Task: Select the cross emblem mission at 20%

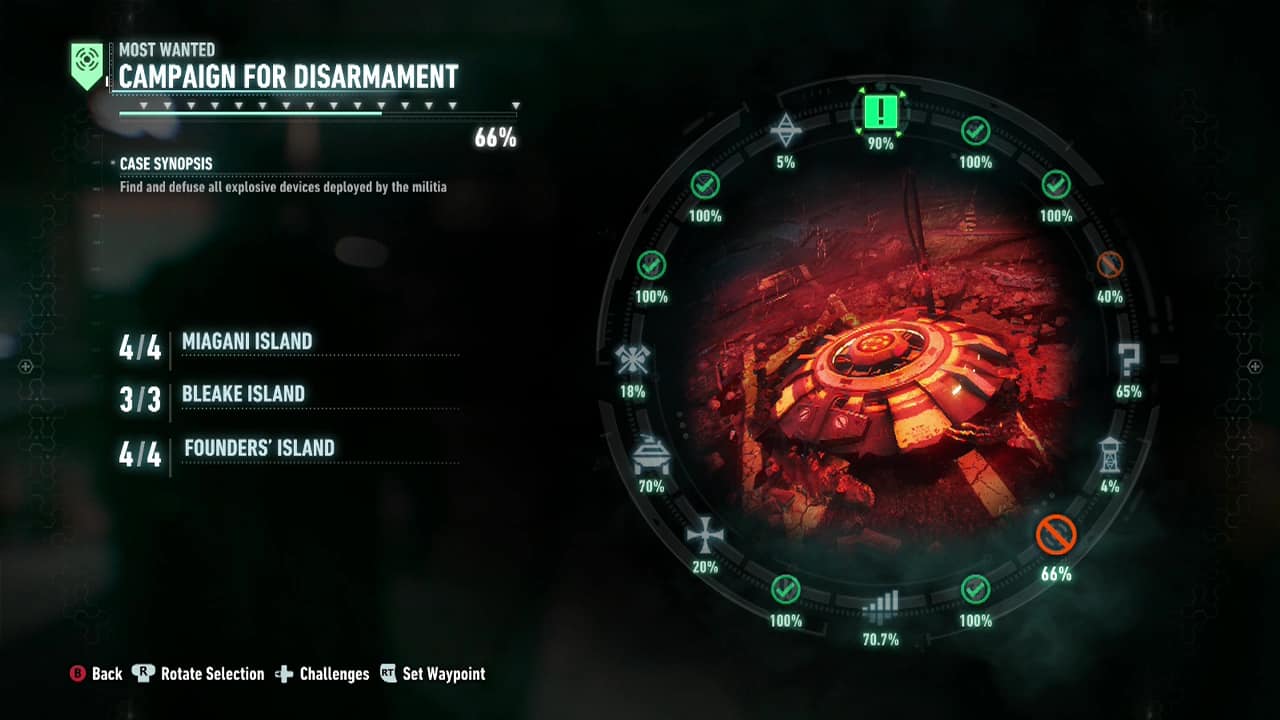Action: pos(705,535)
